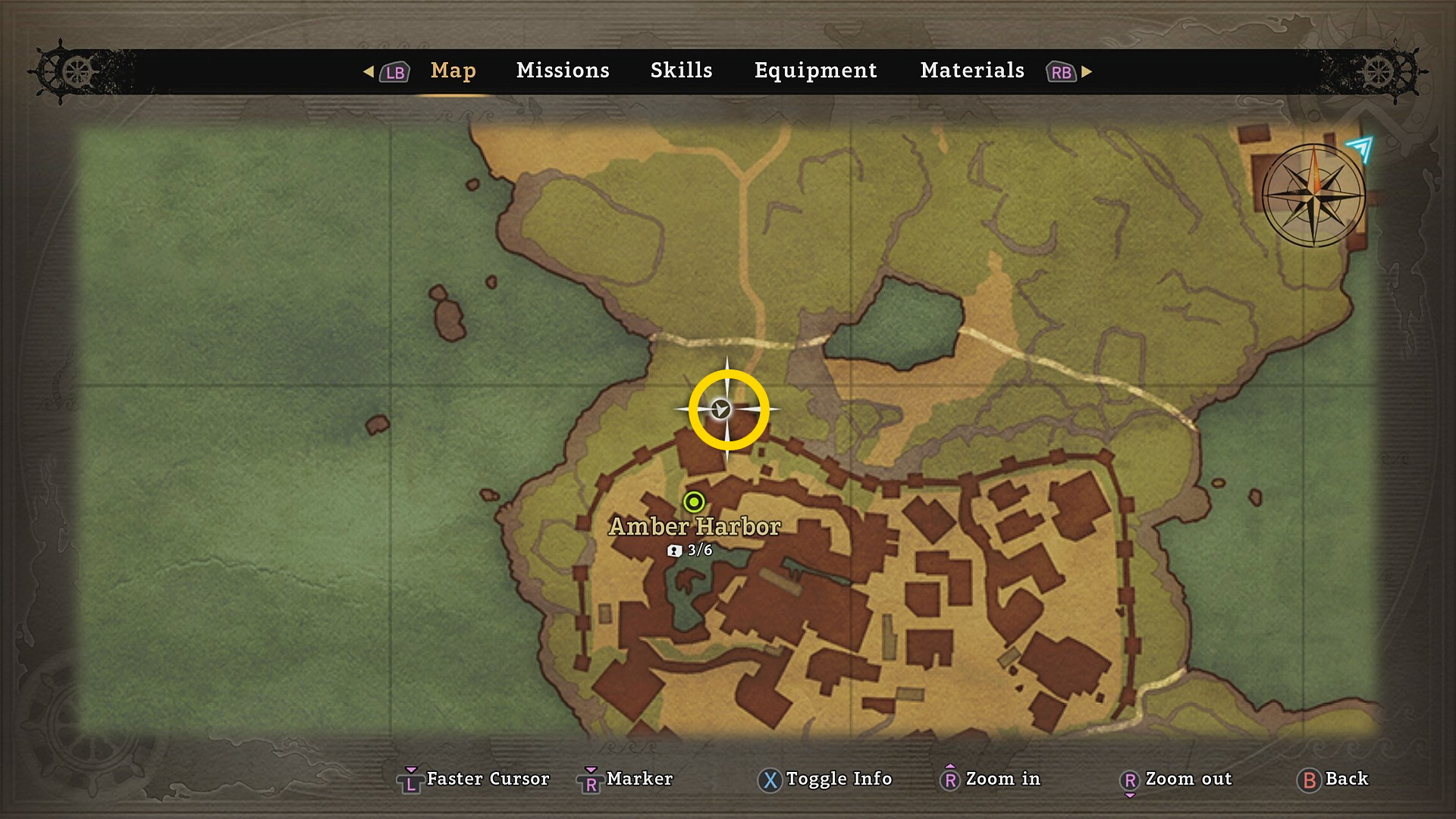
Task: Open the Equipment tab
Action: [x=815, y=71]
